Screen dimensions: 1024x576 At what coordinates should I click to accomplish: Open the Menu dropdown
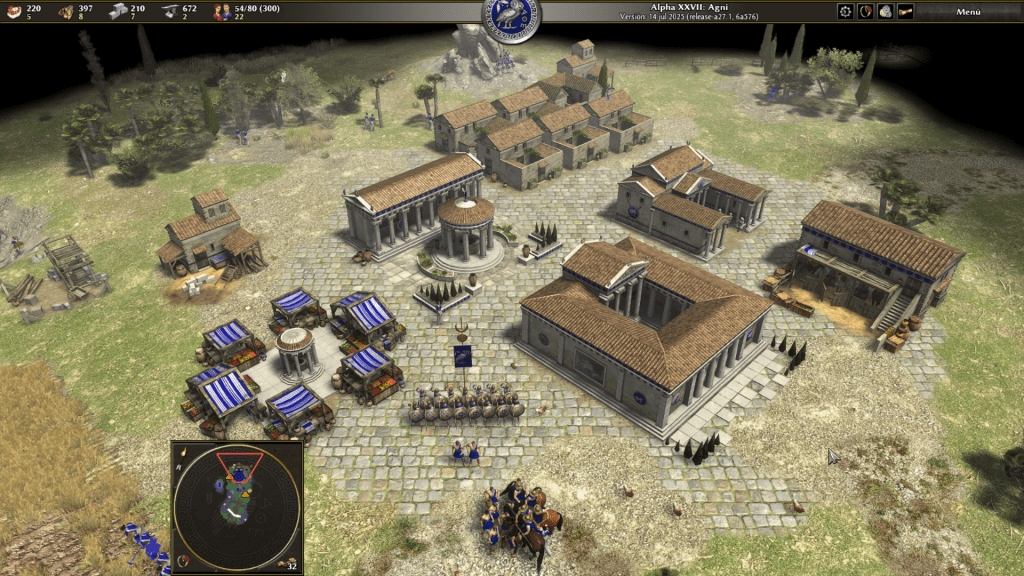(x=967, y=12)
